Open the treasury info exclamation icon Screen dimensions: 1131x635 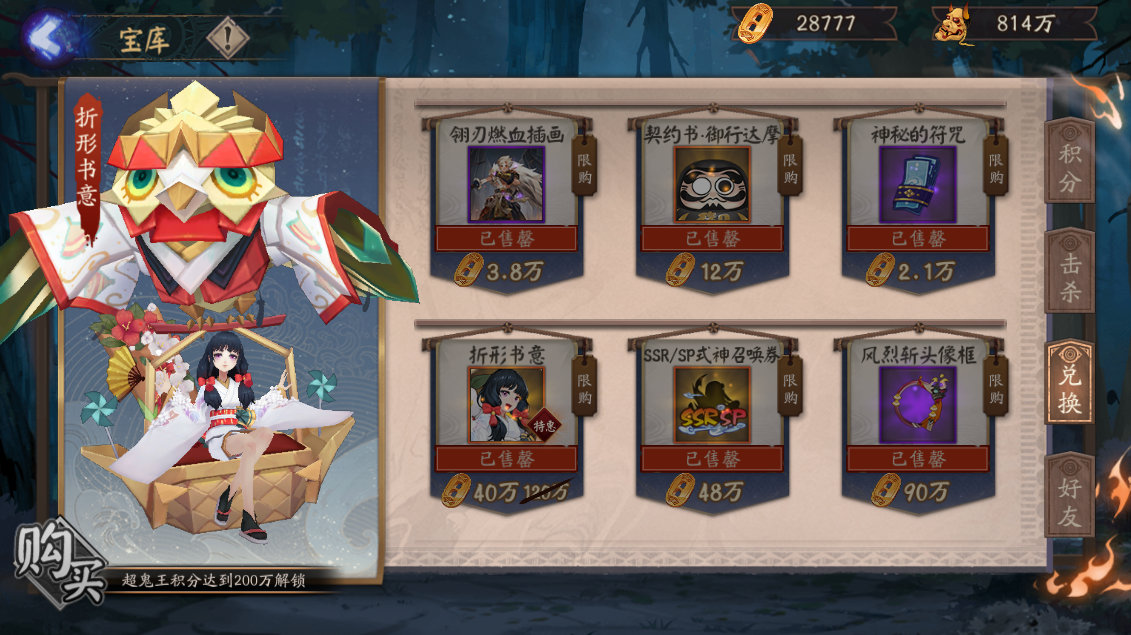click(228, 39)
